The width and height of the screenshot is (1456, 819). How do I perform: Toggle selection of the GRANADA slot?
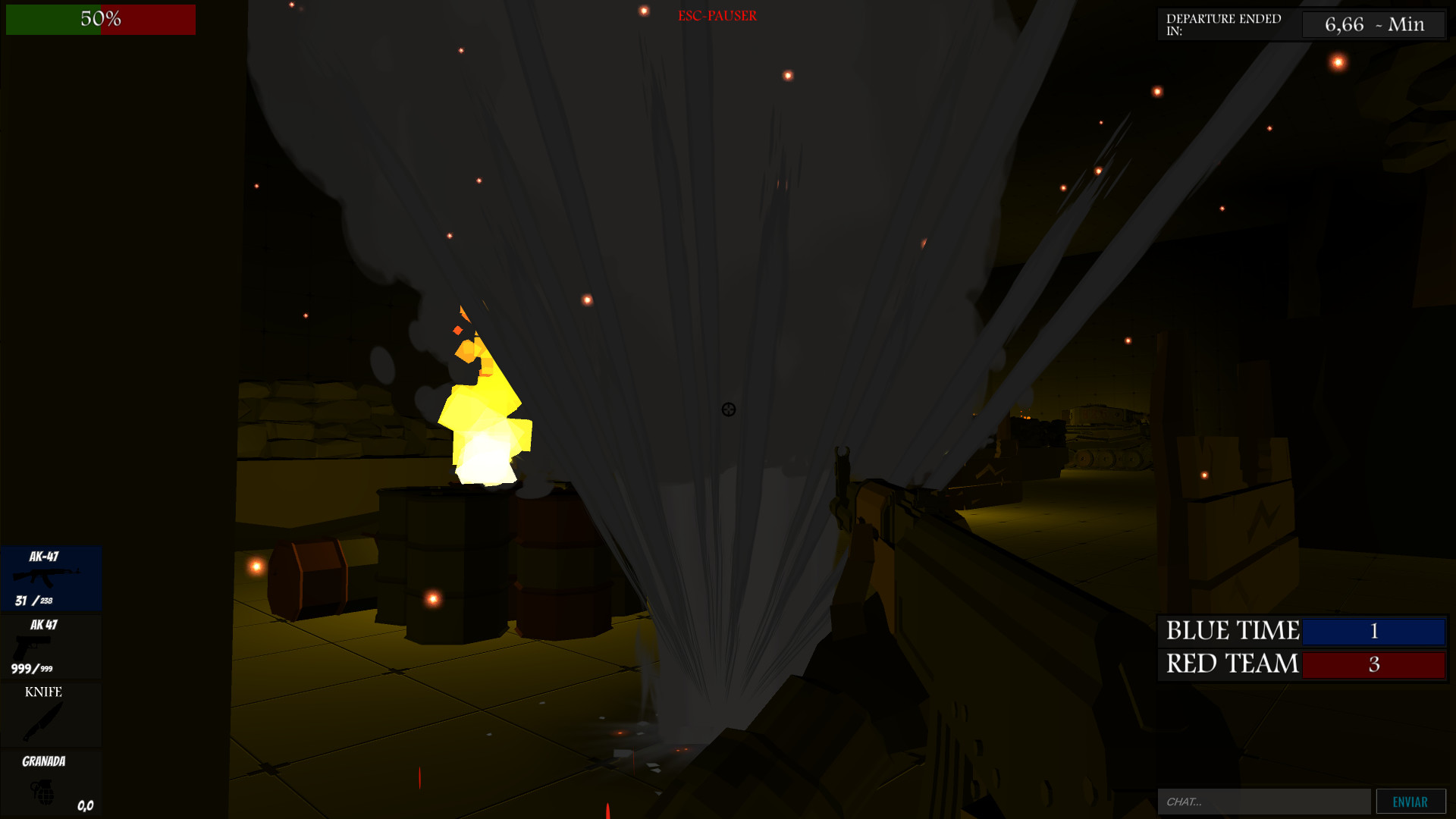(50, 785)
